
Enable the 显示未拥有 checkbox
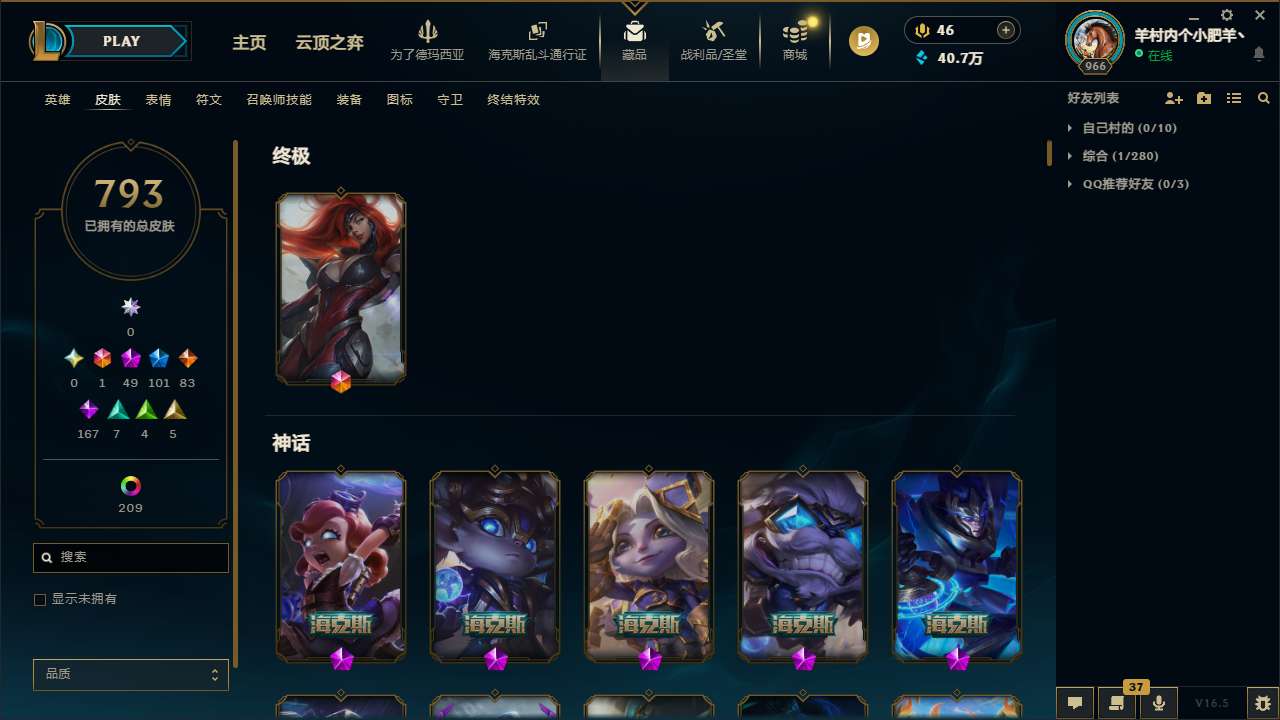40,599
